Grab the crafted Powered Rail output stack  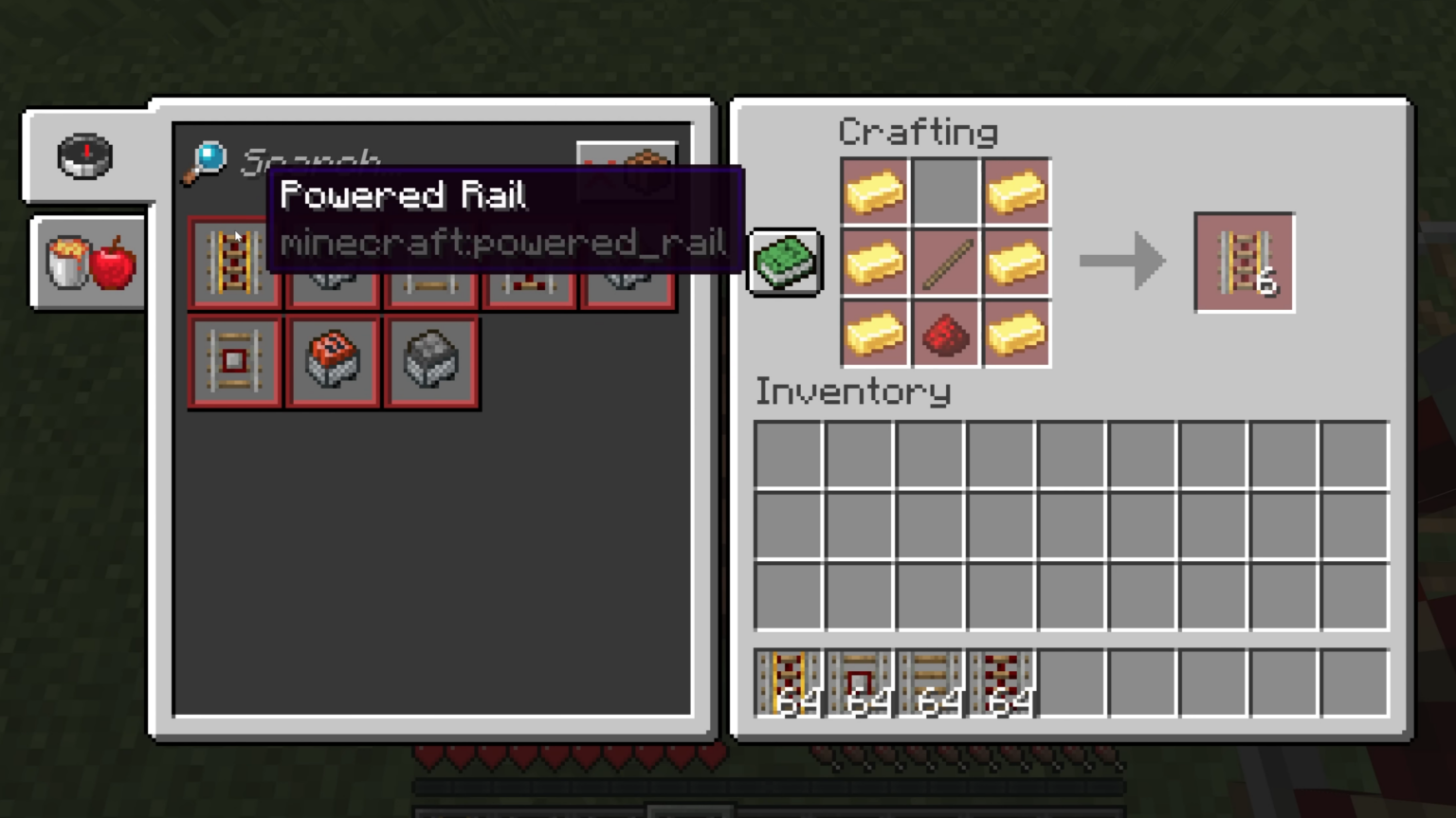click(1245, 263)
